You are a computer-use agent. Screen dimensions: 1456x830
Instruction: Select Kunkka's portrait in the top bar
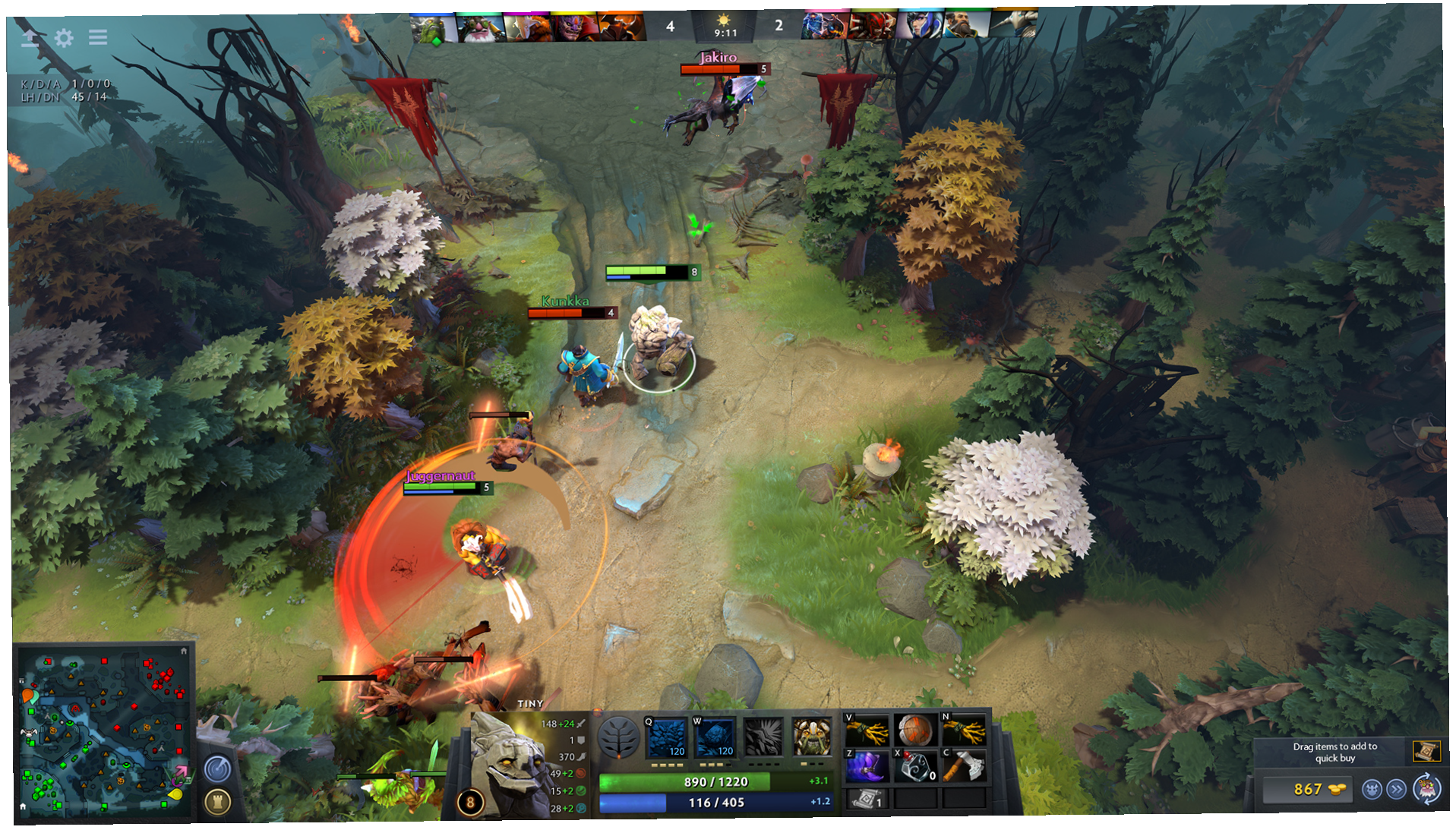point(965,27)
